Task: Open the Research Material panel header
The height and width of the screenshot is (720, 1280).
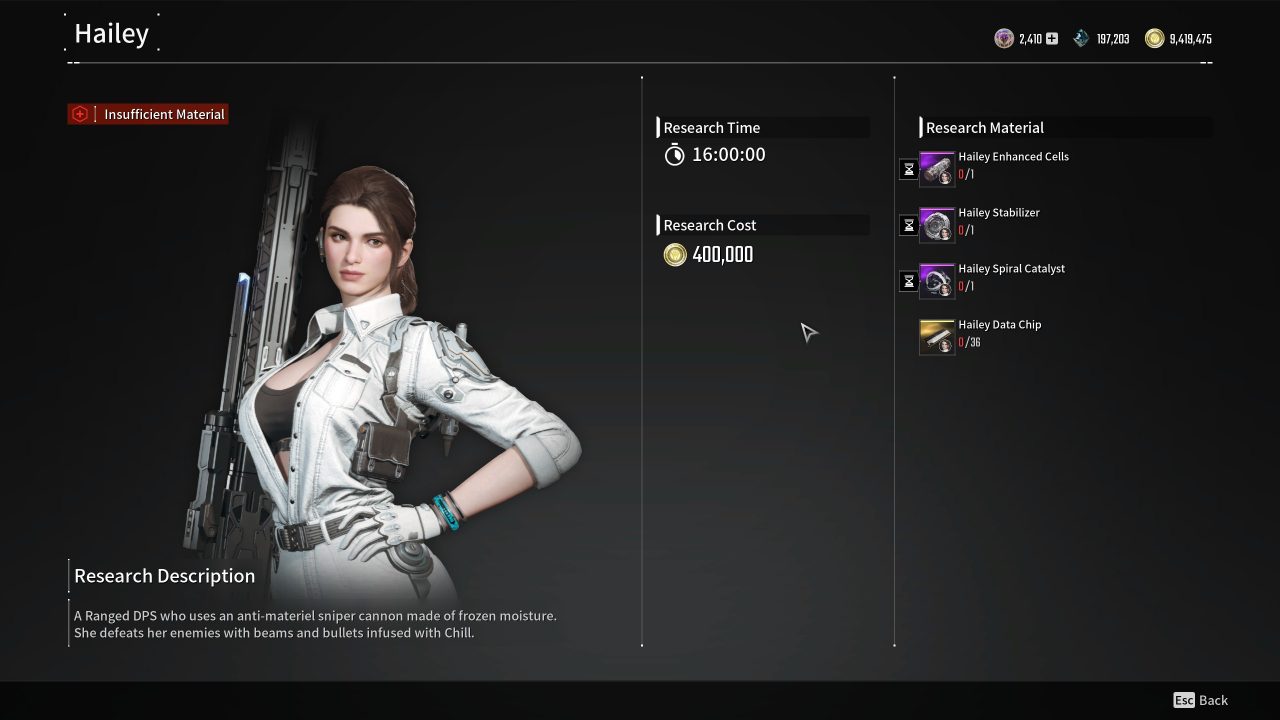Action: [984, 127]
